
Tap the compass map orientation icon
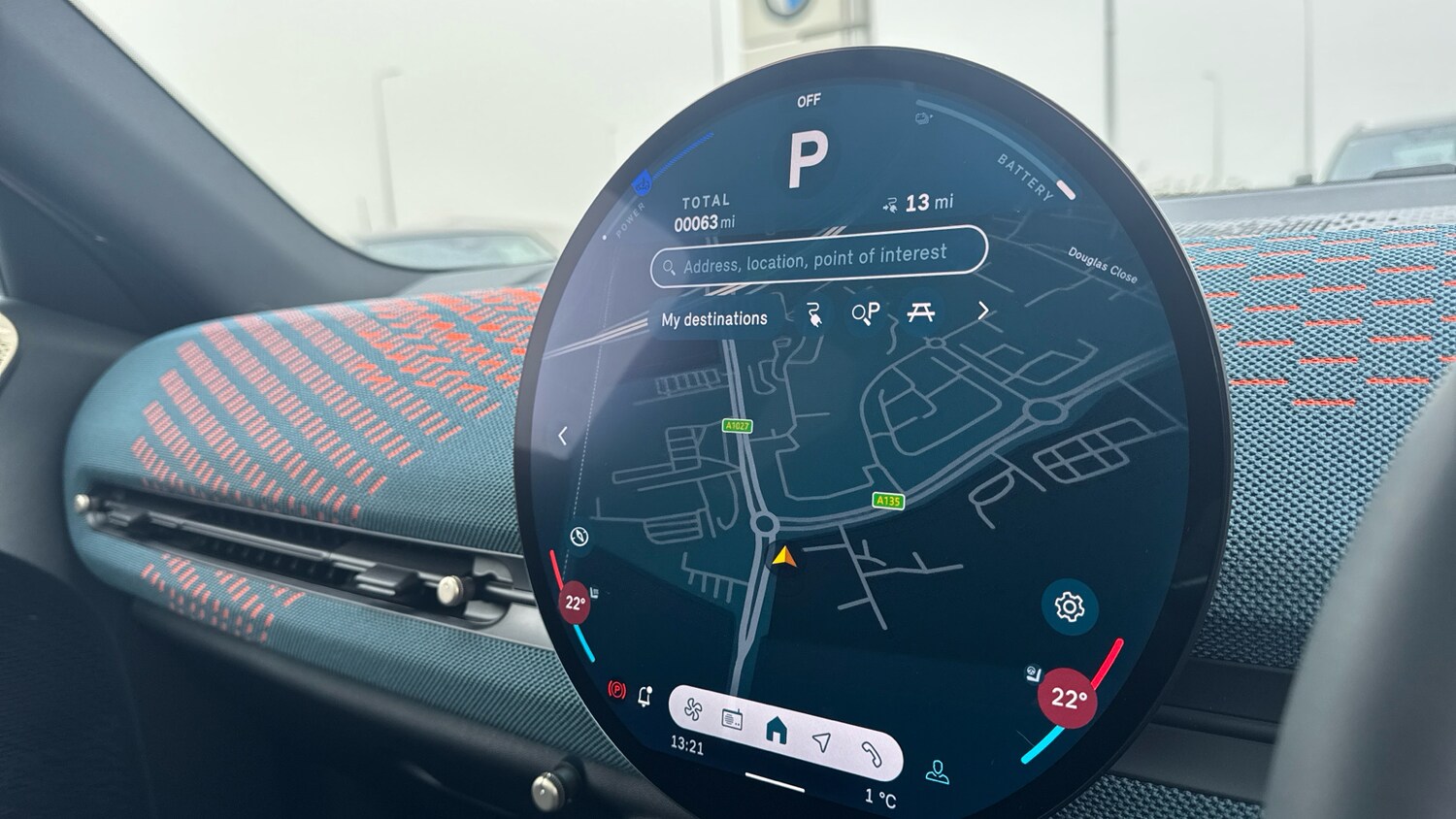[x=579, y=537]
